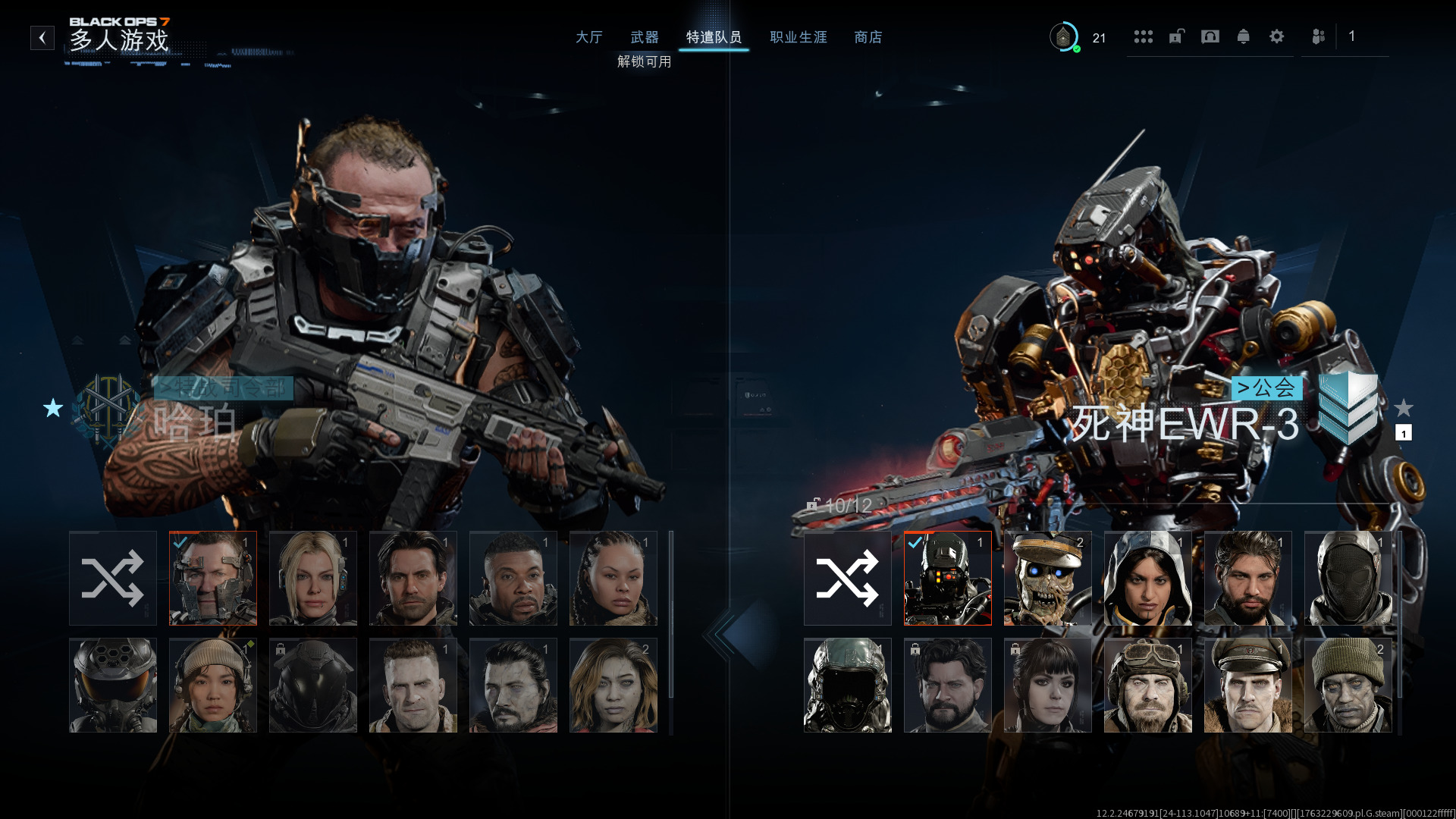Select the left faction shuffle operator tile
This screenshot has height=819, width=1456.
coord(113,578)
